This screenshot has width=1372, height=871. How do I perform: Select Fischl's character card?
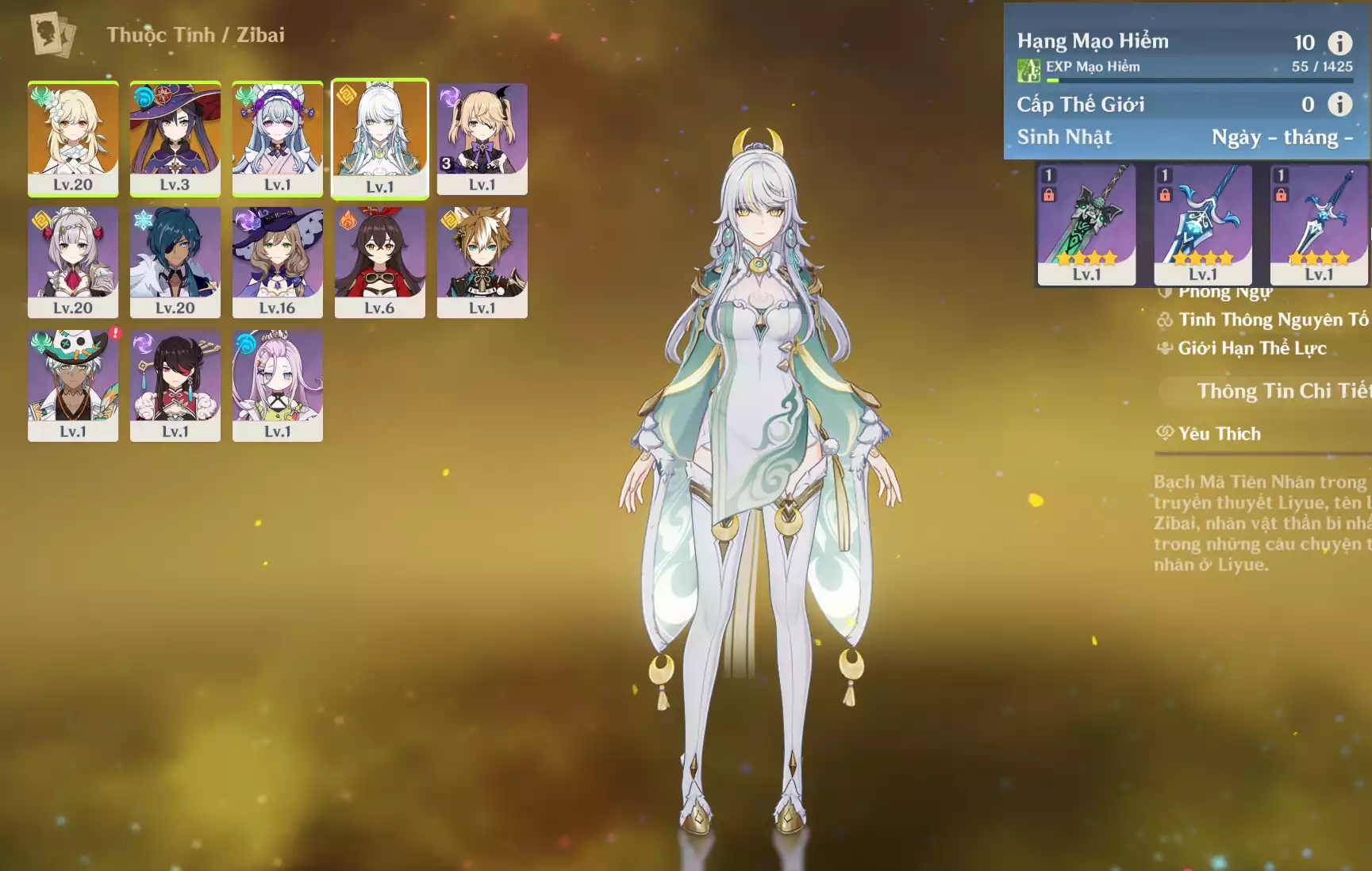pyautogui.click(x=482, y=138)
